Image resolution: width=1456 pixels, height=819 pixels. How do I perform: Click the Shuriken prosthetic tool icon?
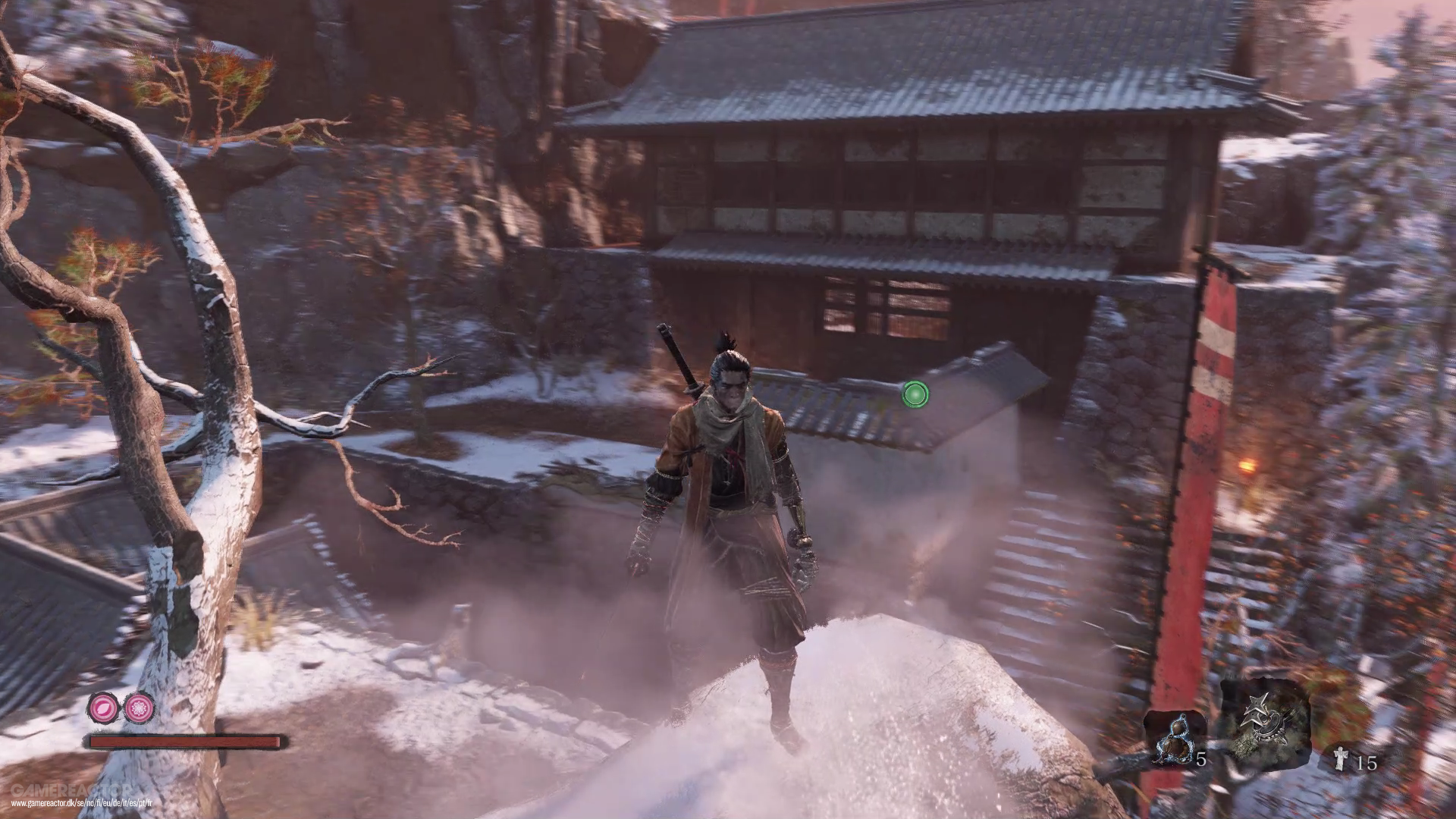1265,719
